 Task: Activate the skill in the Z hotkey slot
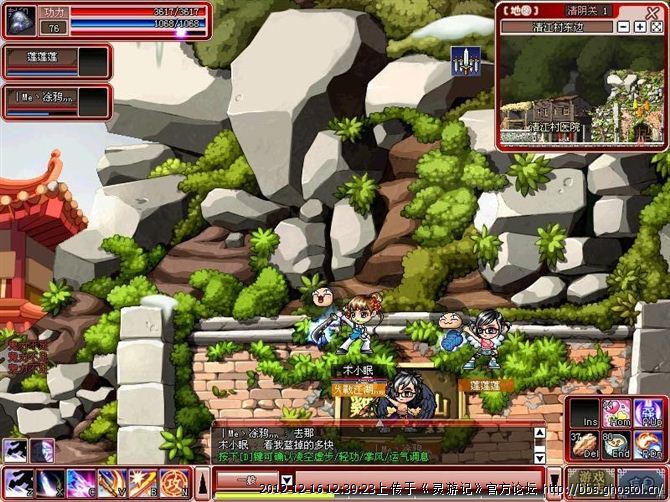click(x=20, y=482)
